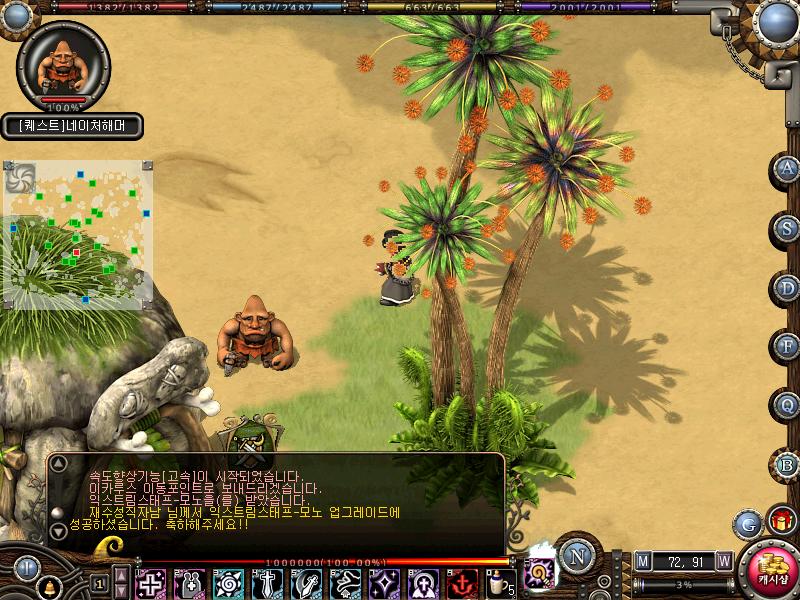Select the target portrait of the bald ogre
Image resolution: width=800 pixels, height=600 pixels.
coord(63,65)
